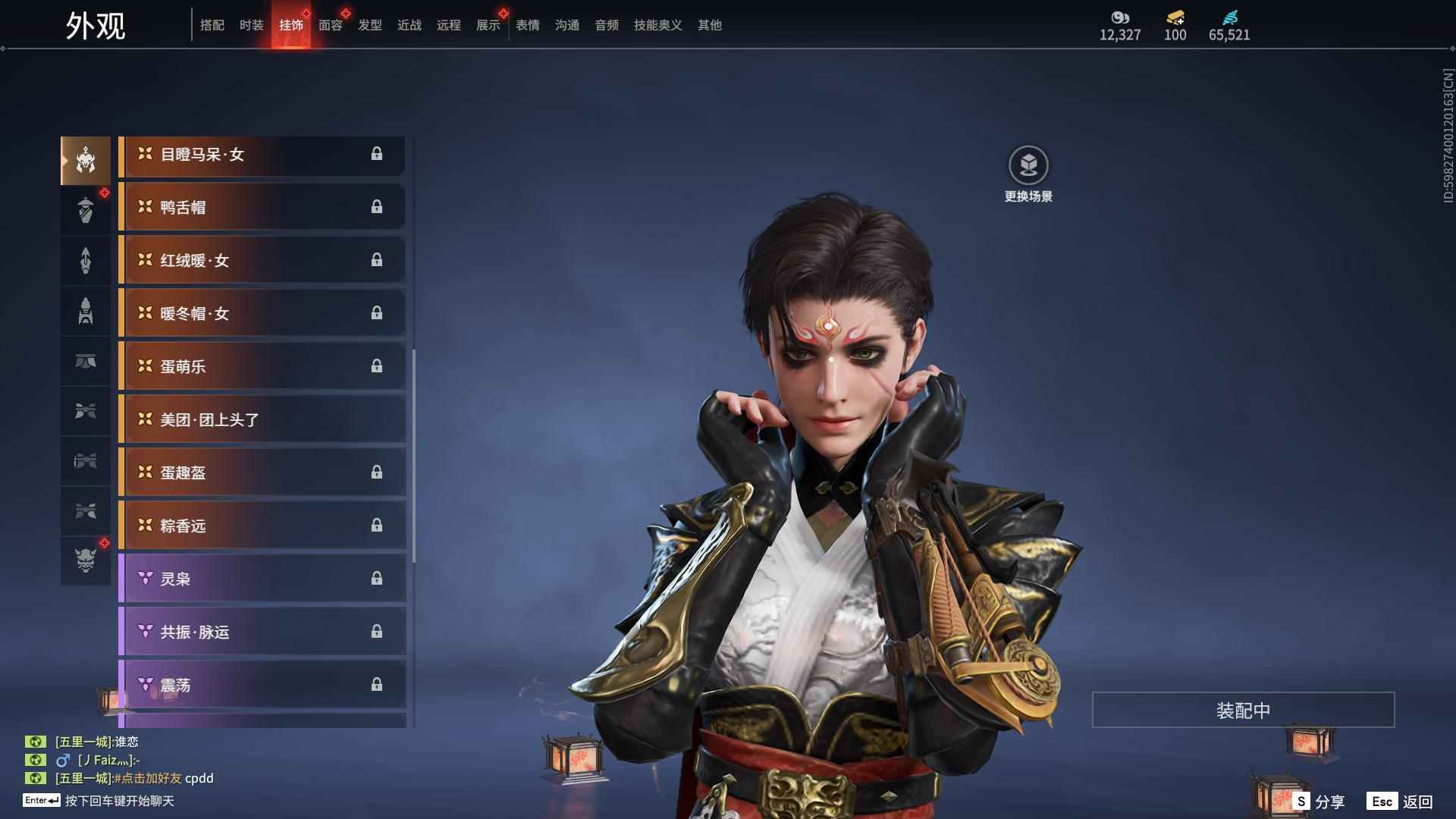Select the 面容 tab
The height and width of the screenshot is (819, 1456).
point(331,25)
